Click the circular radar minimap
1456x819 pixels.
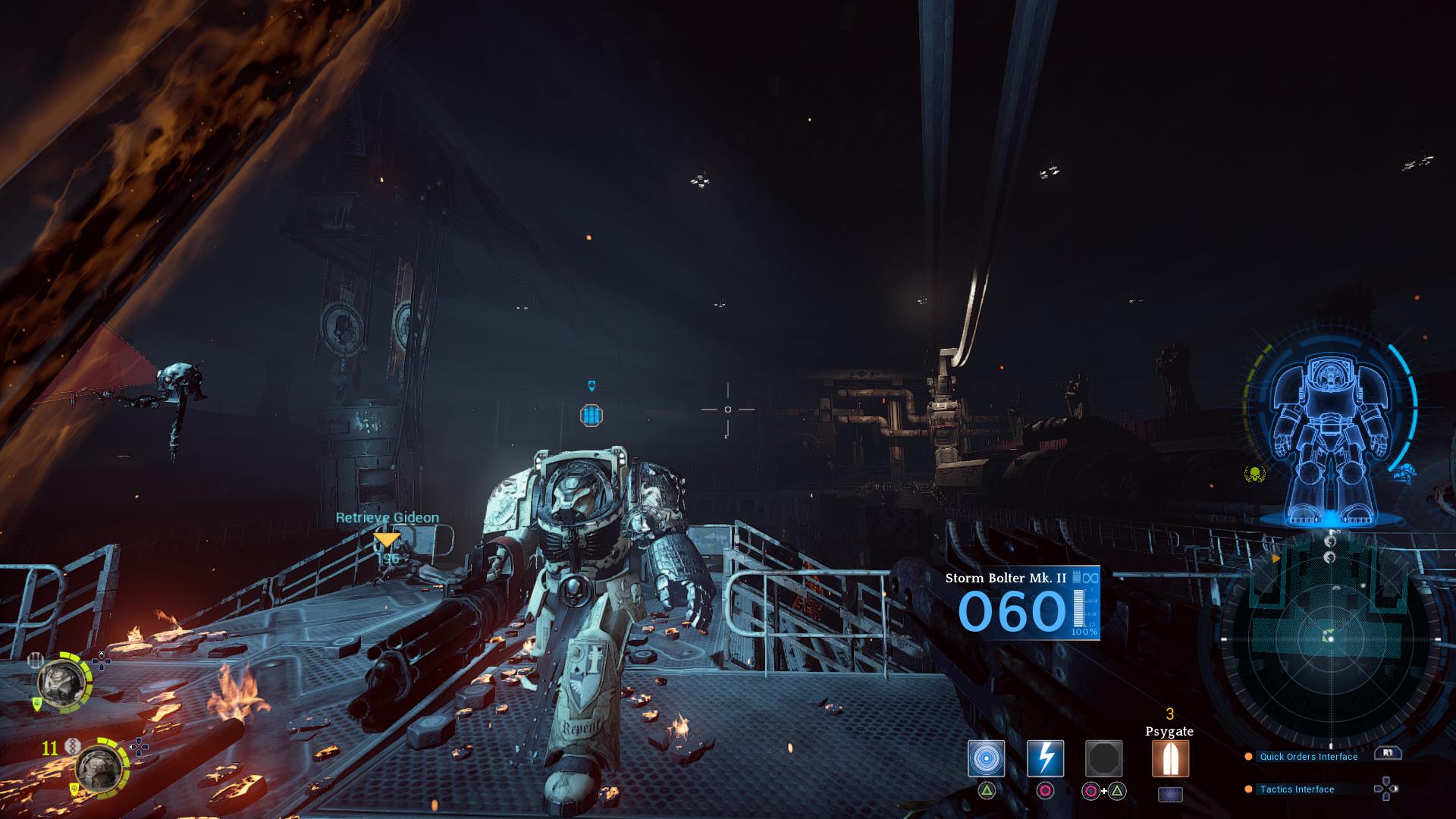click(x=1329, y=639)
